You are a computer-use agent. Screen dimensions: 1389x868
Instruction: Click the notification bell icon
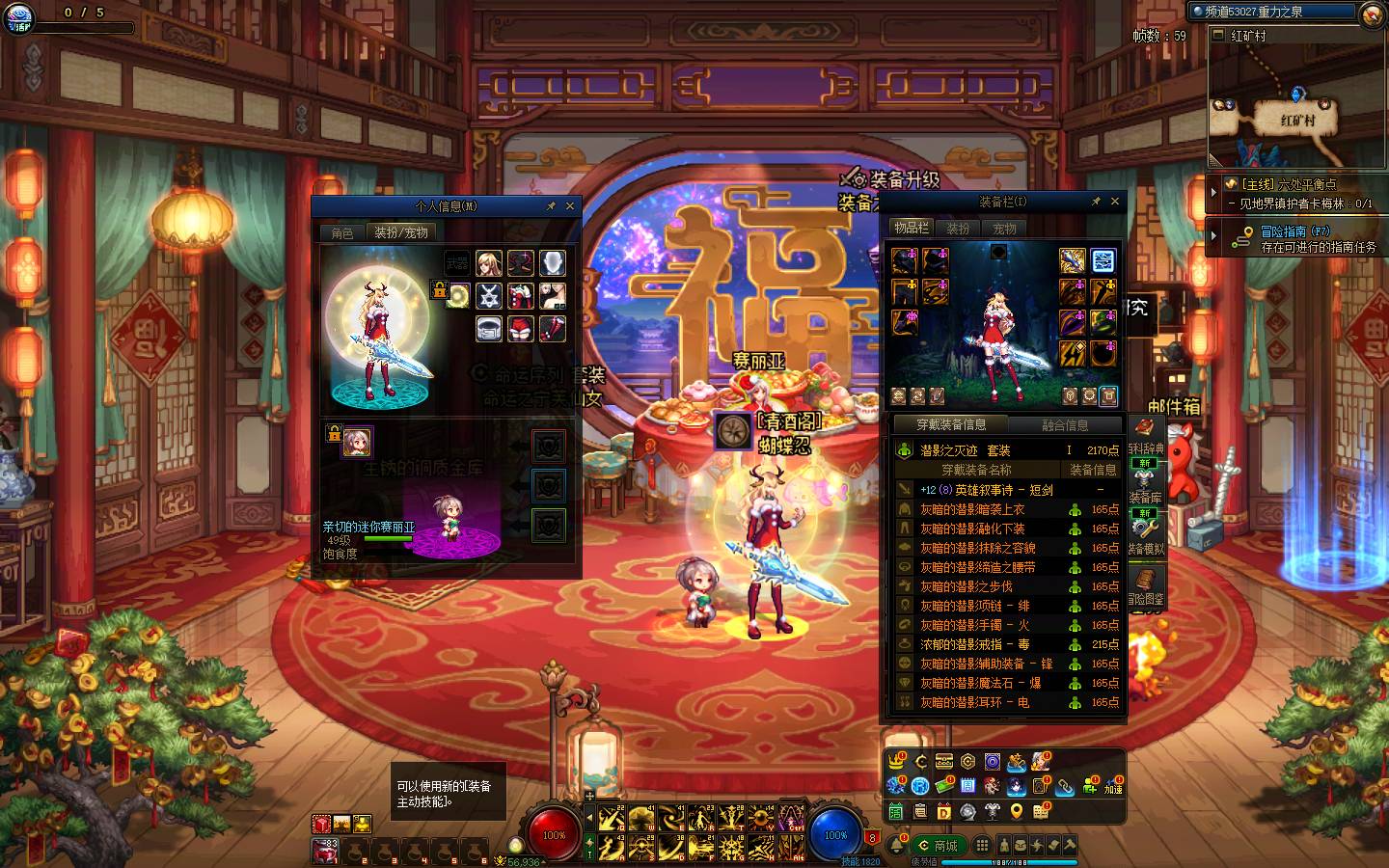(897, 846)
